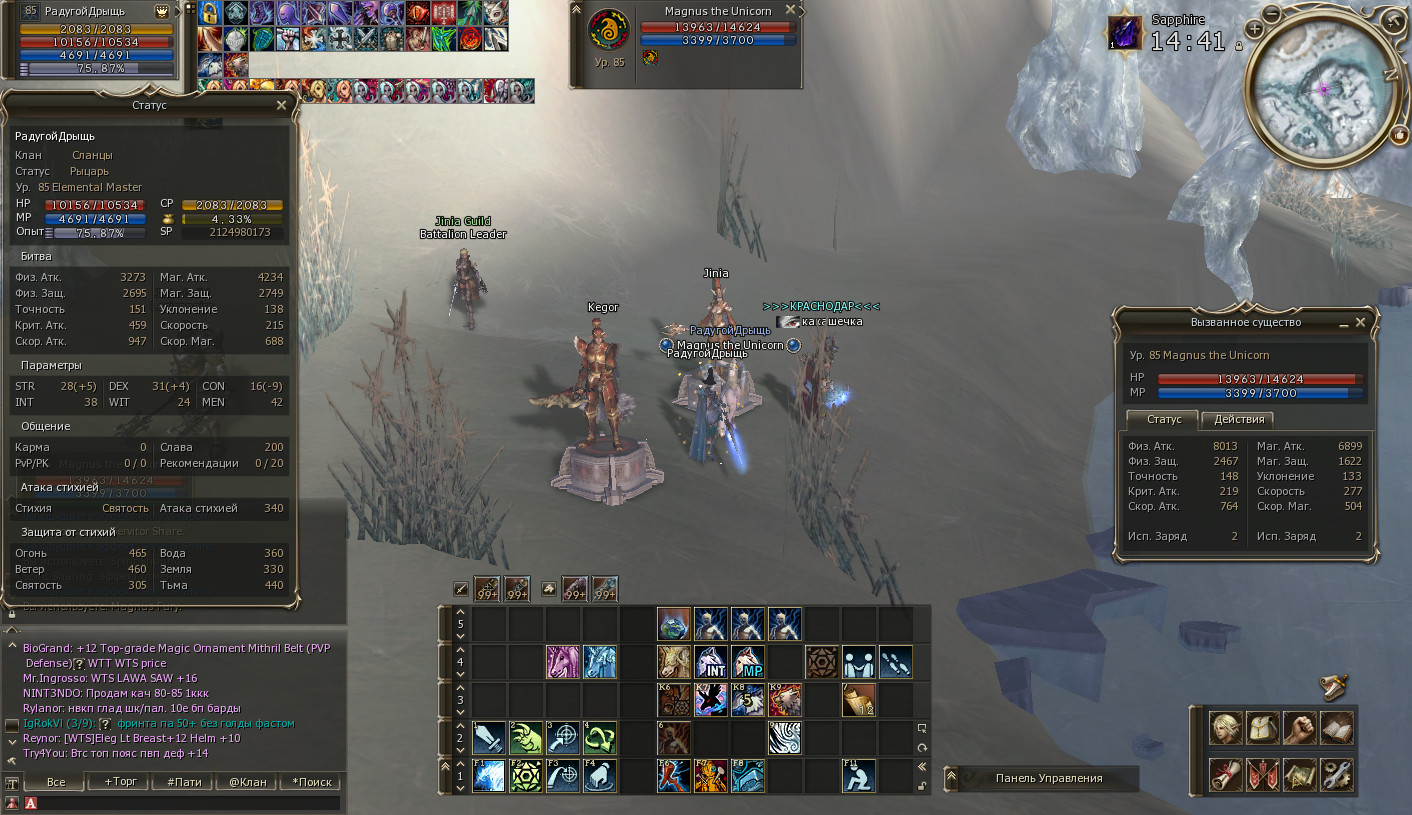This screenshot has height=815, width=1412.
Task: Open system settings wrench-and-gear icon
Action: click(x=1336, y=774)
